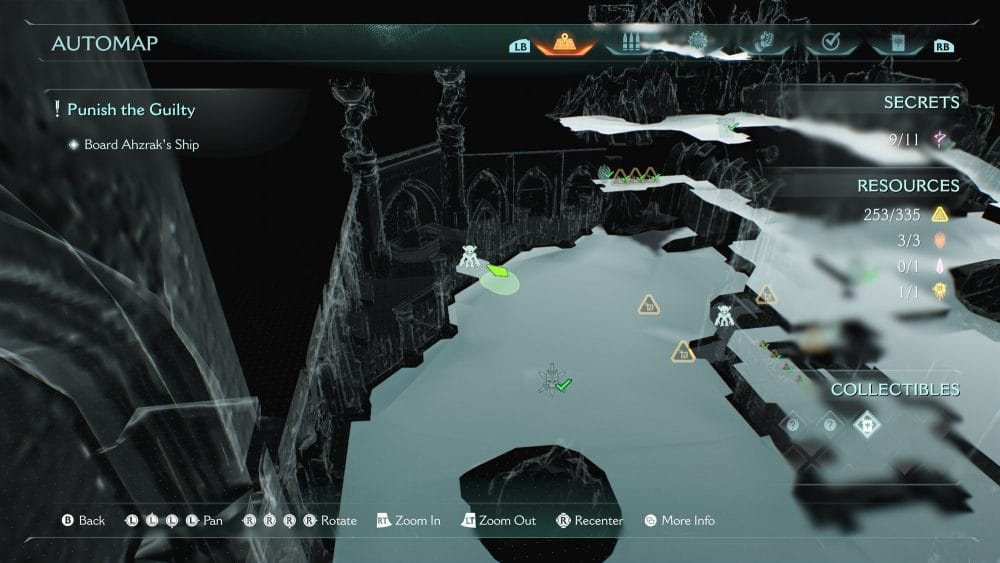Select the Secrets header in the side panel
This screenshot has width=1000, height=563.
pyautogui.click(x=921, y=102)
